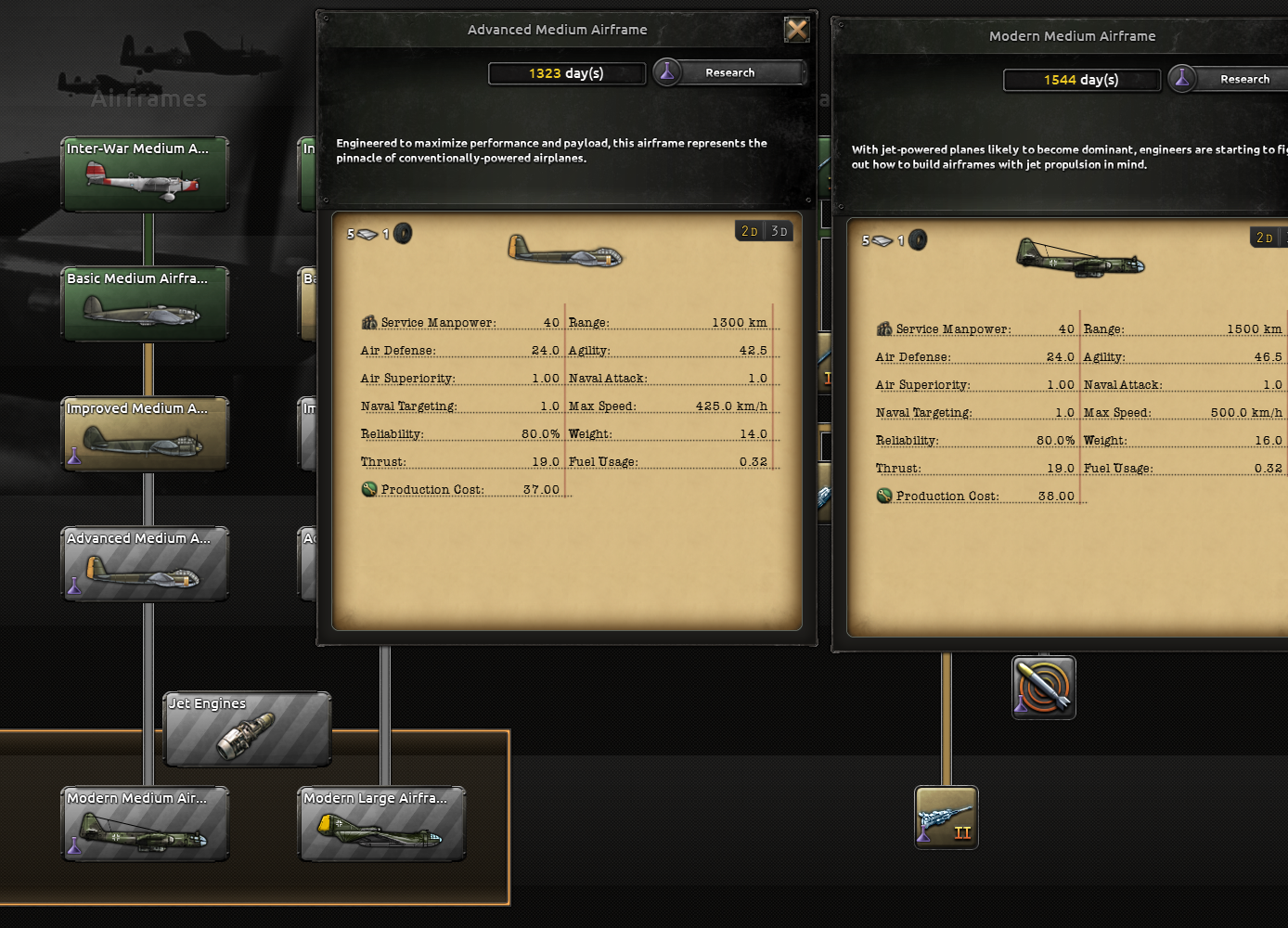The height and width of the screenshot is (928, 1288).
Task: Click the green Production Cost gem icon
Action: click(368, 489)
